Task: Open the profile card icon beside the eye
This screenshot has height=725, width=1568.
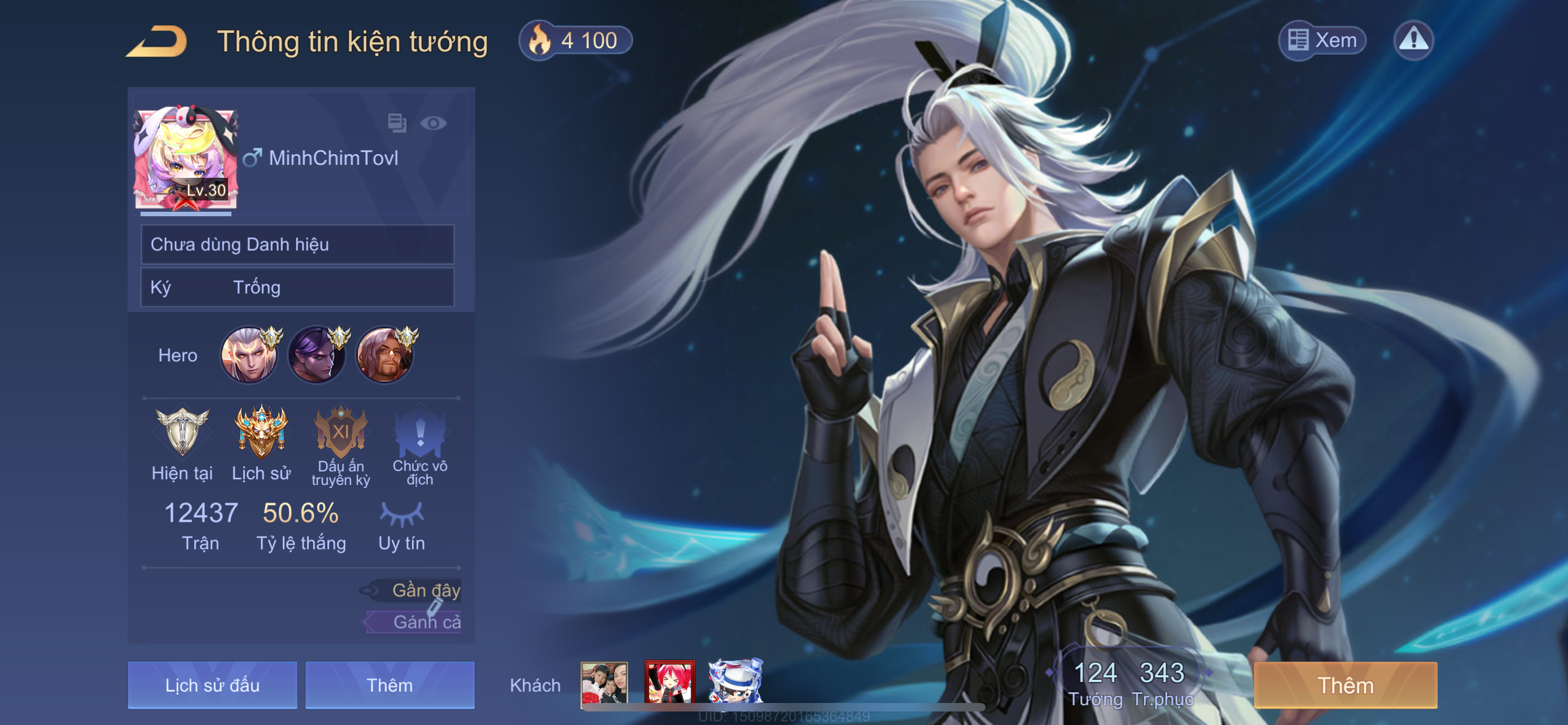Action: [x=397, y=123]
